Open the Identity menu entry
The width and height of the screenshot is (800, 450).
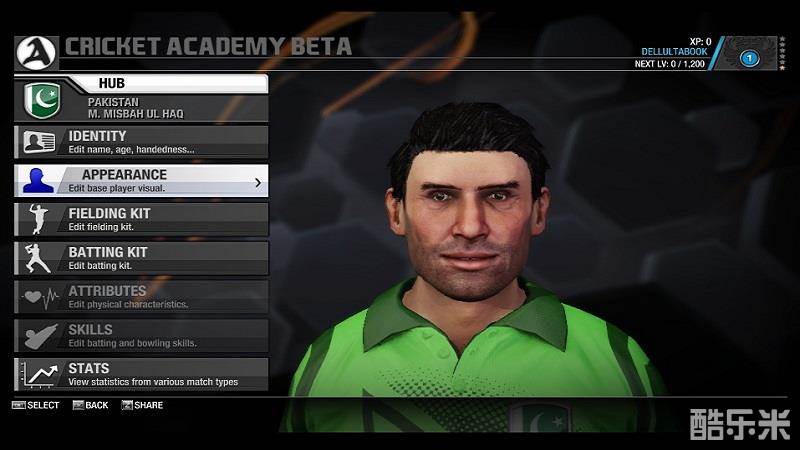click(x=142, y=141)
